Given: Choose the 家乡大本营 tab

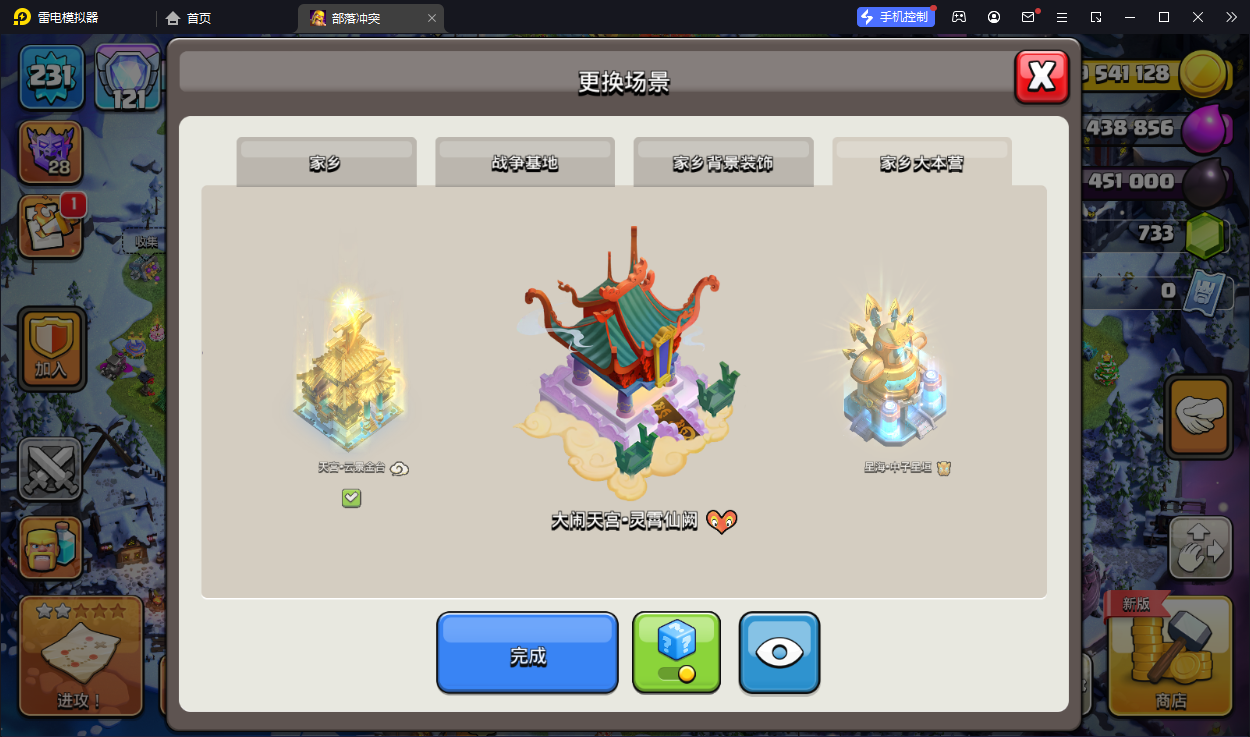Looking at the screenshot, I should (x=921, y=163).
